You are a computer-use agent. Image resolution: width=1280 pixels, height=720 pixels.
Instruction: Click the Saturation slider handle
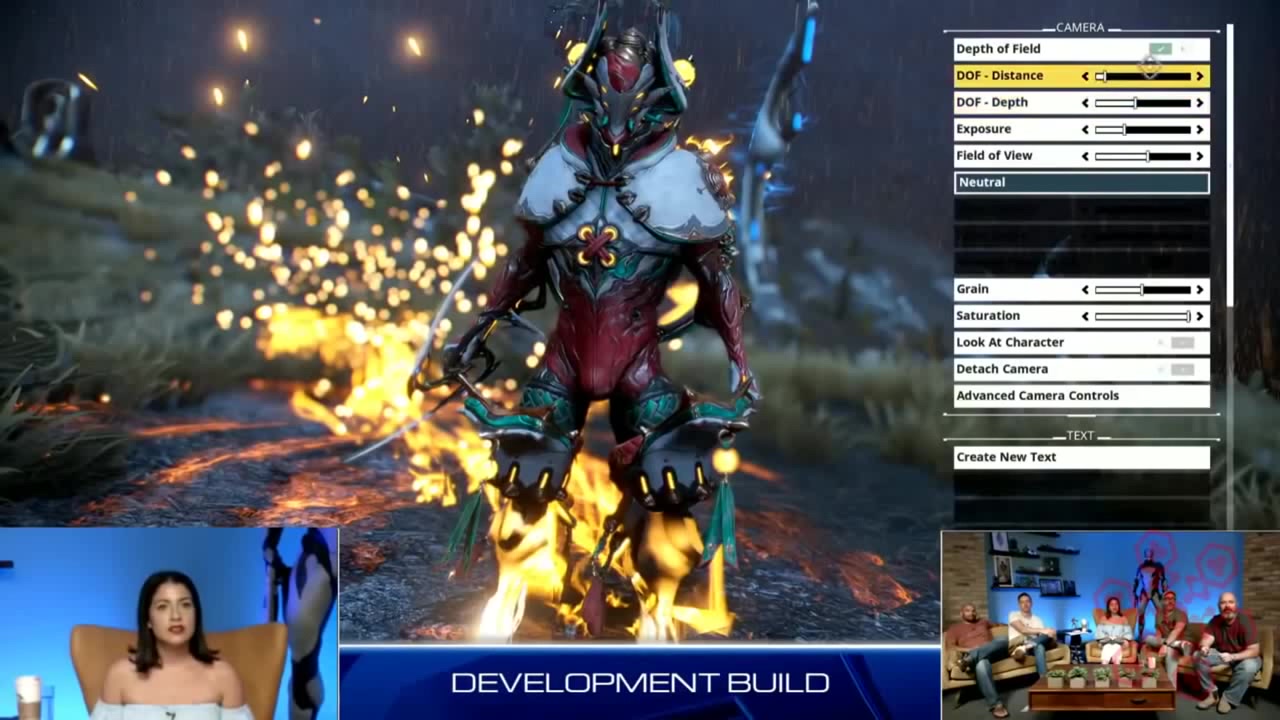(1190, 315)
